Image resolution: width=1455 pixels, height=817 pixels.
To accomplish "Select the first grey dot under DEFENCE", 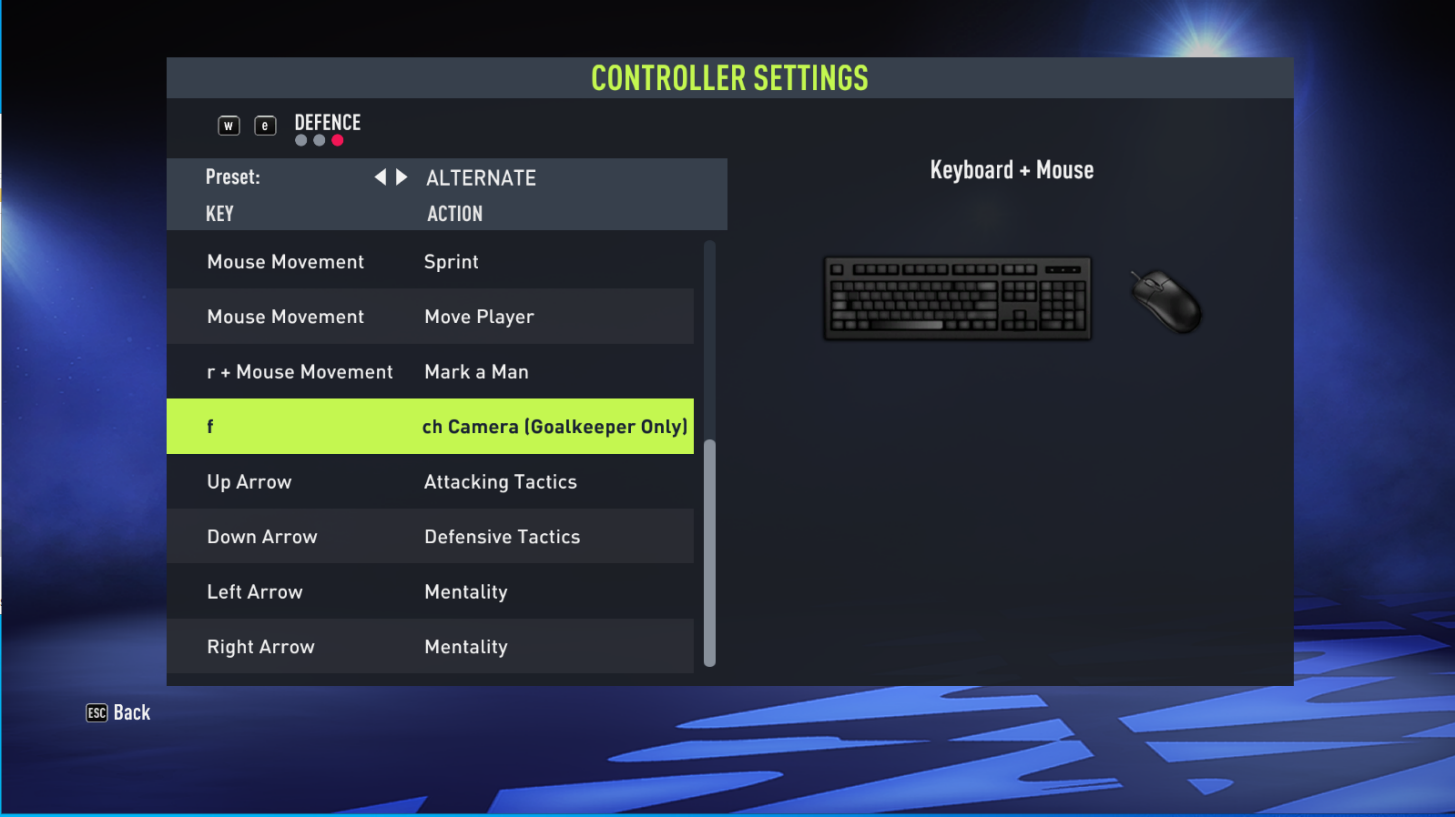I will (301, 141).
